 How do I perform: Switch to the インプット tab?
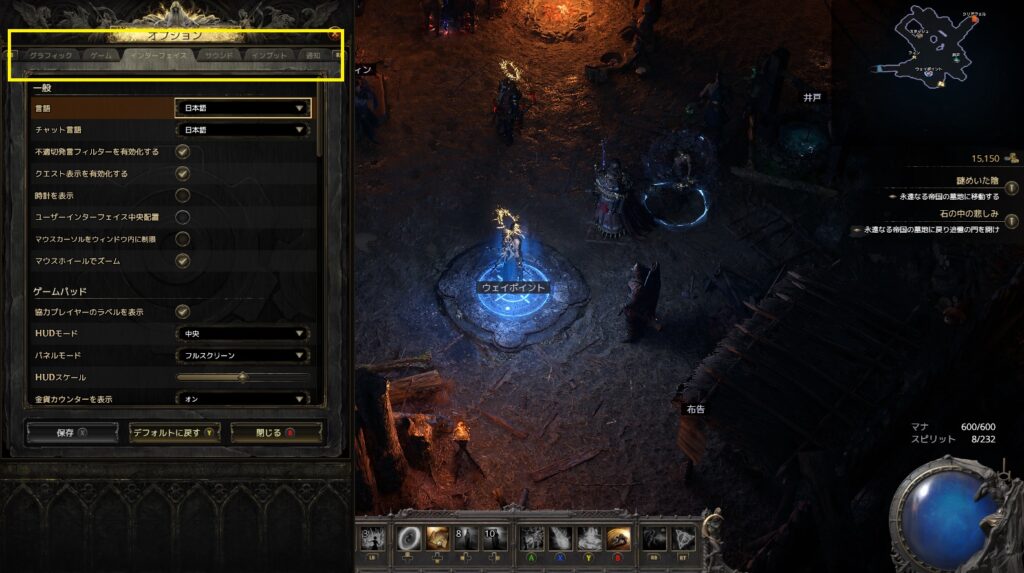click(x=269, y=55)
